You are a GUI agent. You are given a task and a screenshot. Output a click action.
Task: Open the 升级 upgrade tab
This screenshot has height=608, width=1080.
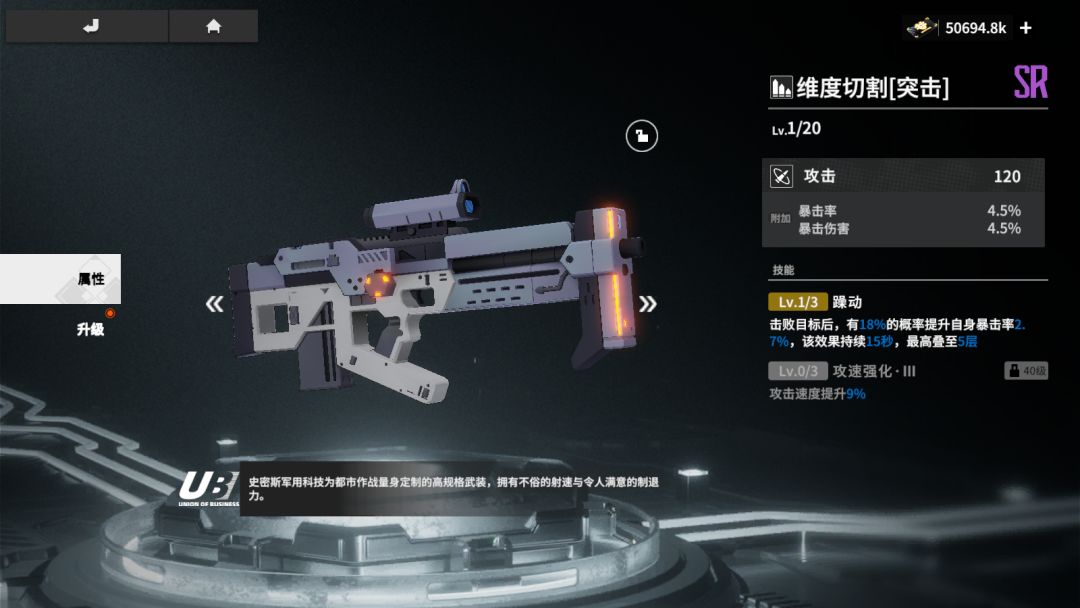pos(90,328)
